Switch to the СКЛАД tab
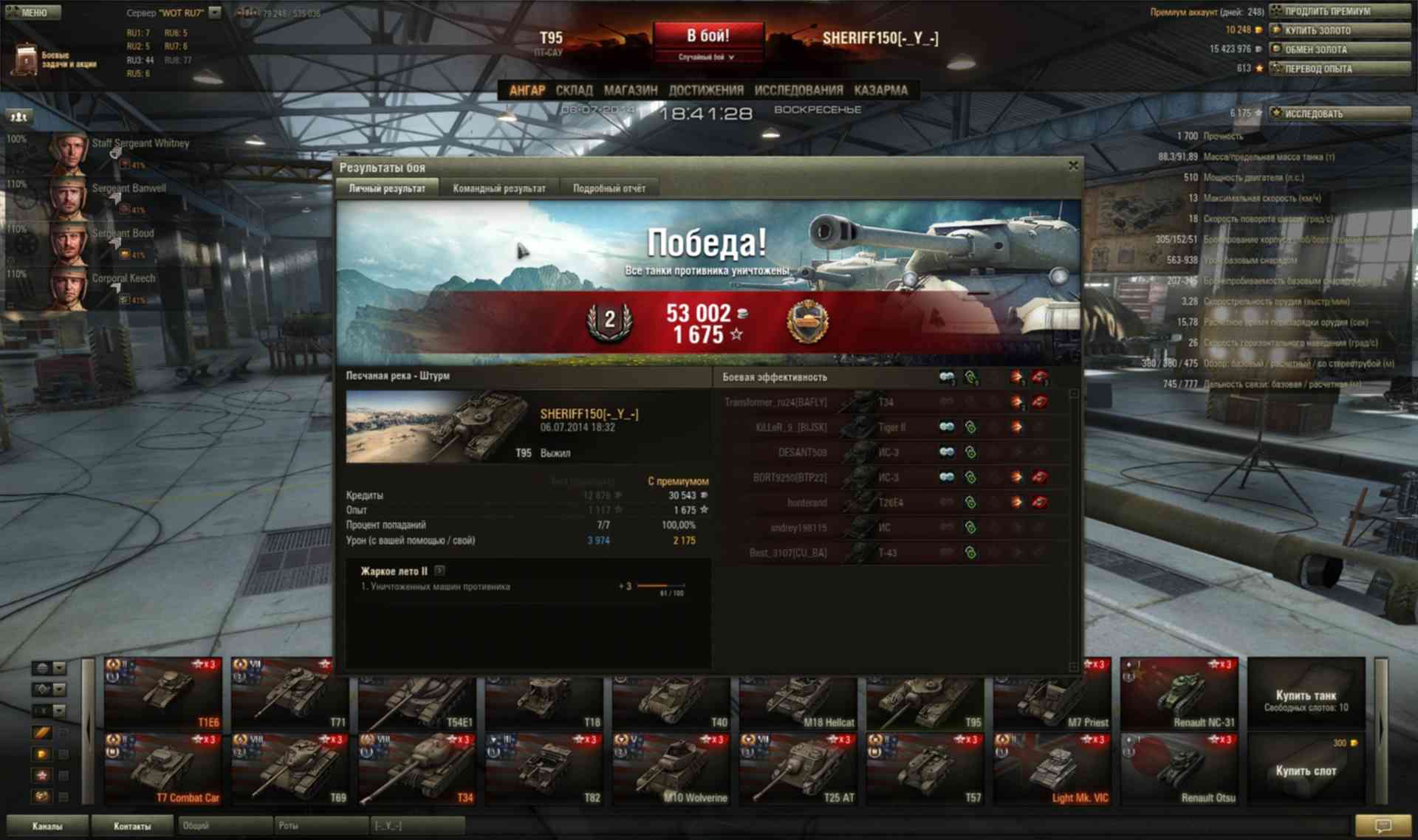The height and width of the screenshot is (840, 1418). pos(574,90)
